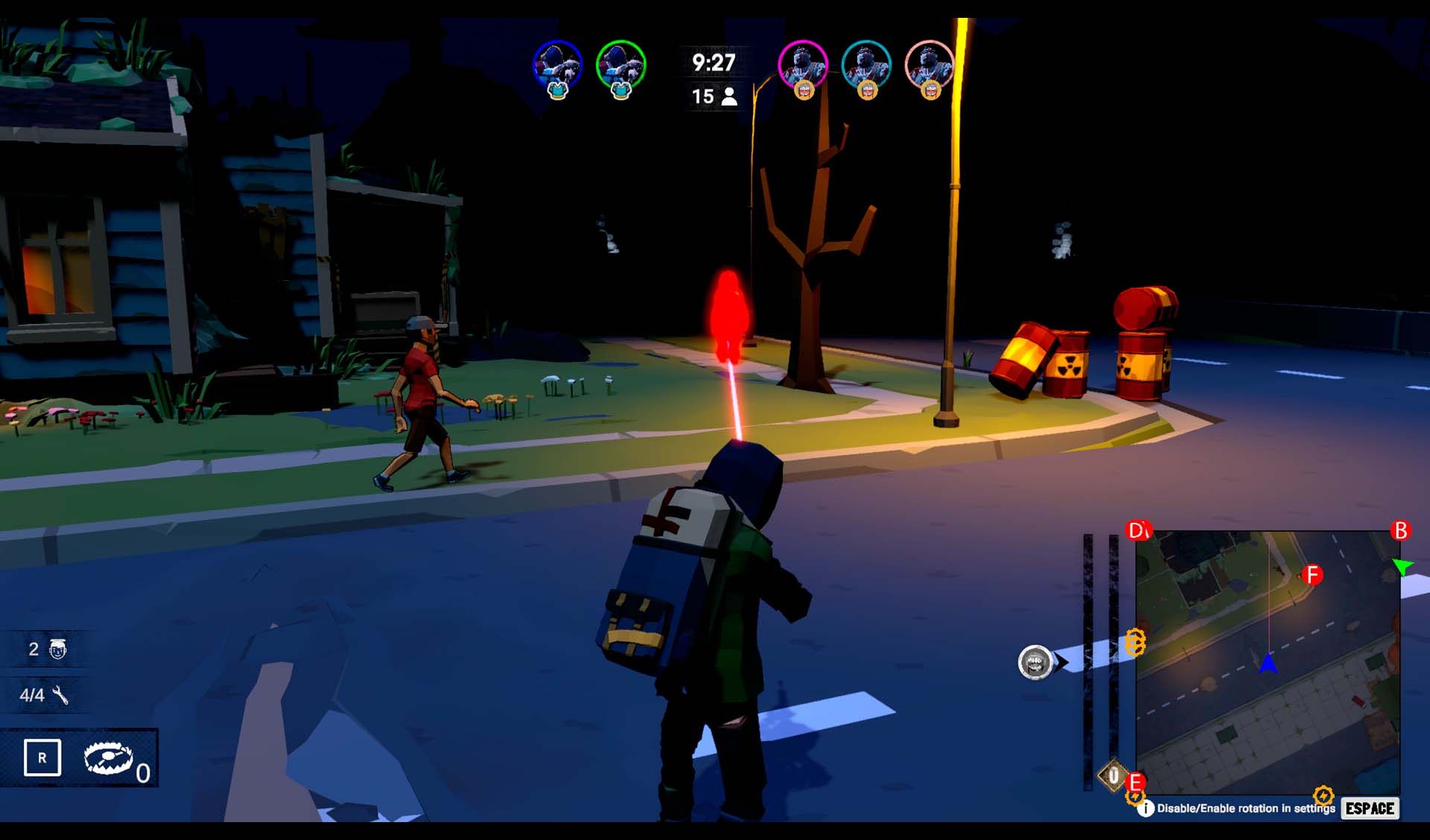
Task: Click the minimap view
Action: 1268,663
